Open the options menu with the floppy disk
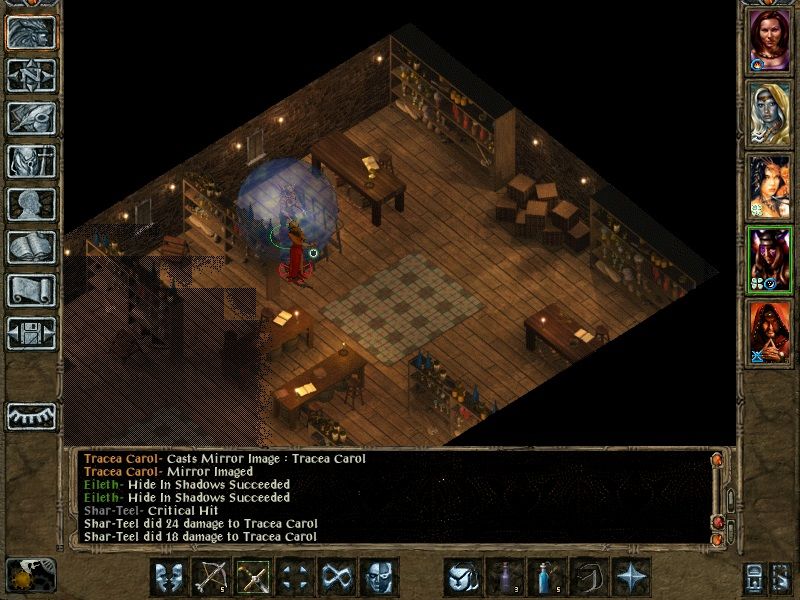 (31, 333)
